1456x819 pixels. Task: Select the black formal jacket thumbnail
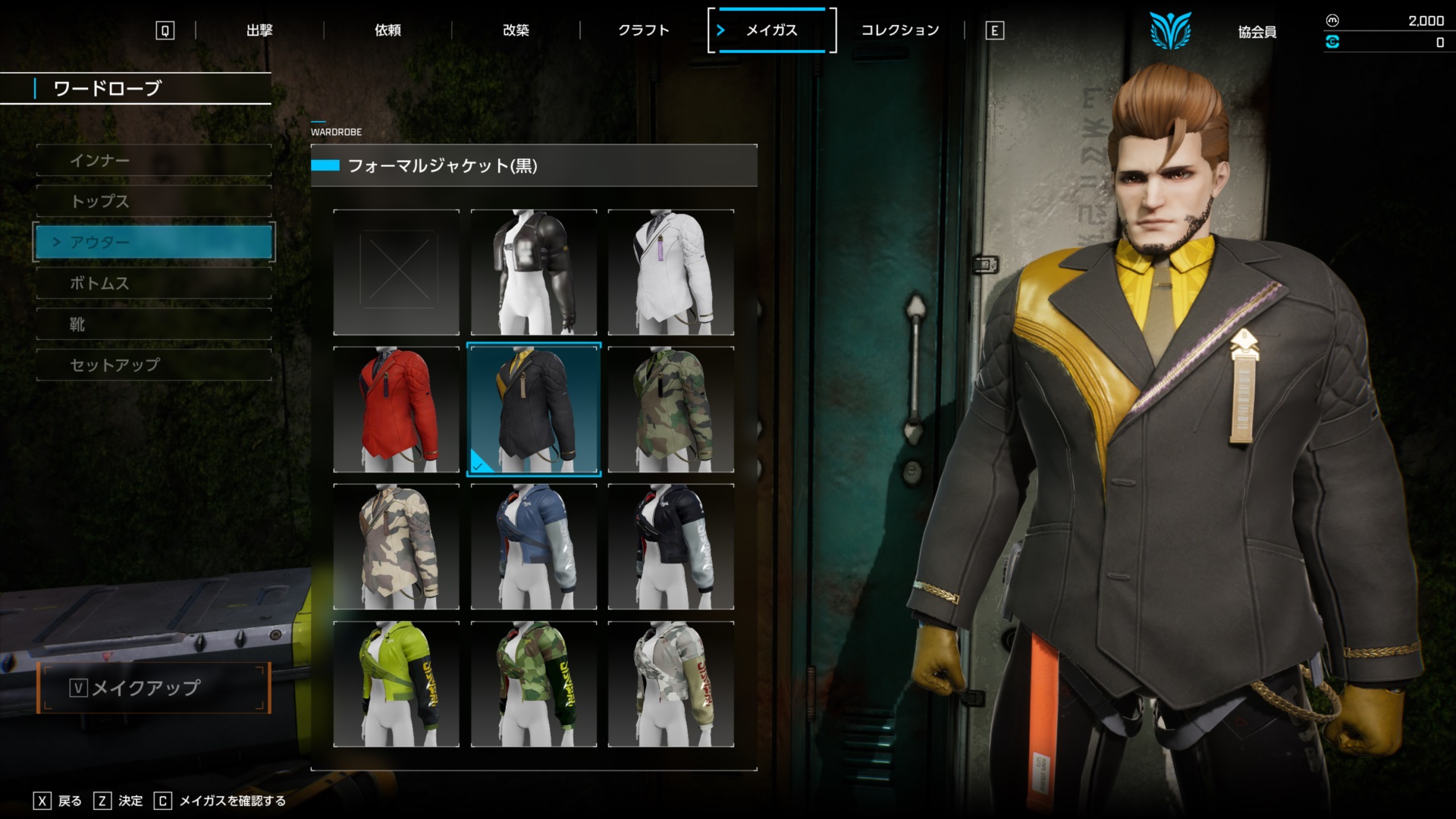pos(534,409)
